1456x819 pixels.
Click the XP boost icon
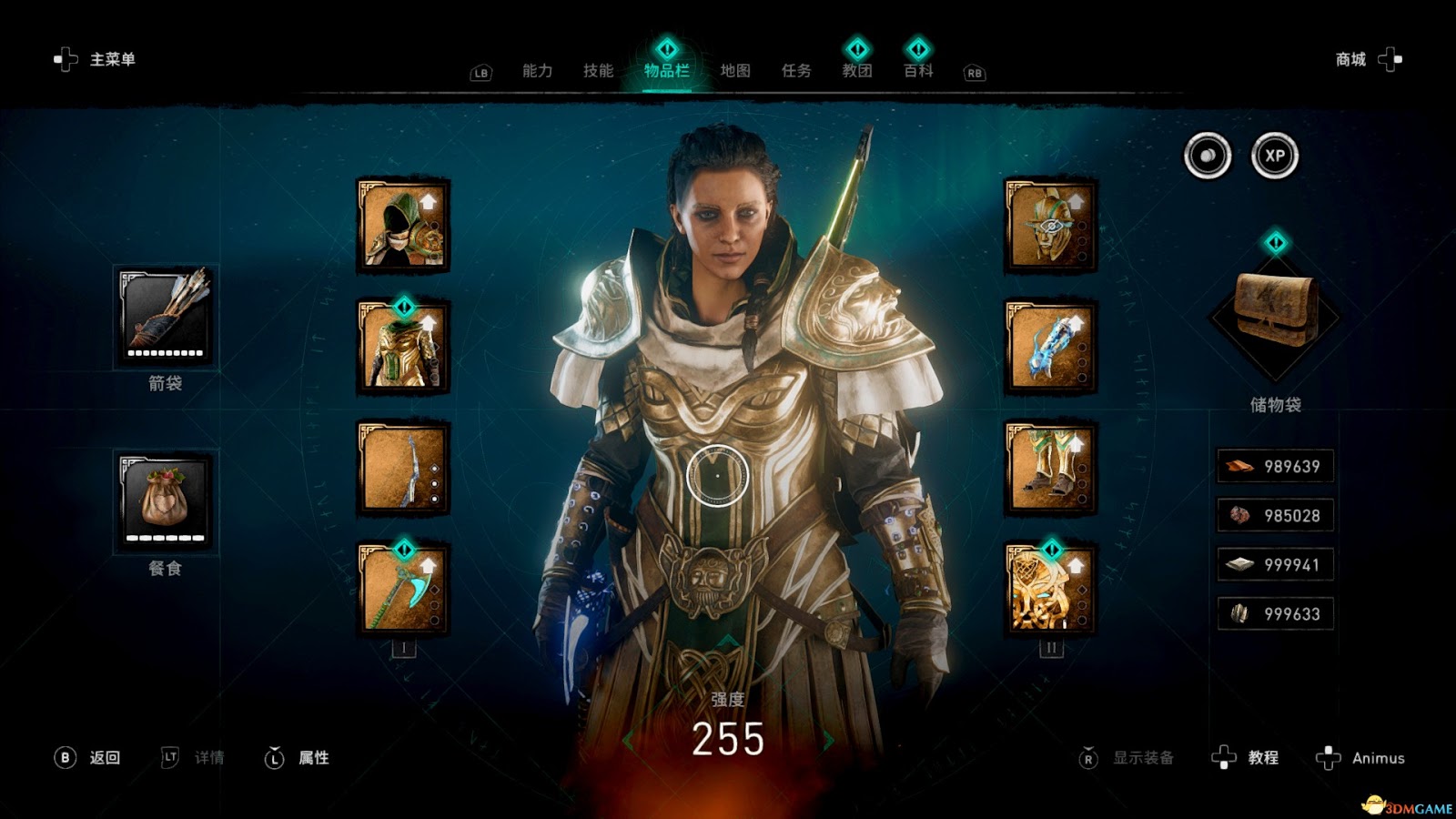[1274, 156]
